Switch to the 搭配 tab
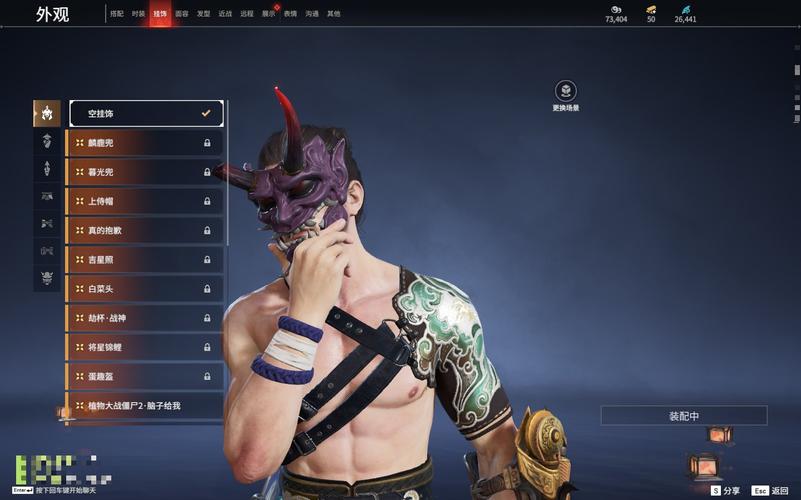 (117, 14)
